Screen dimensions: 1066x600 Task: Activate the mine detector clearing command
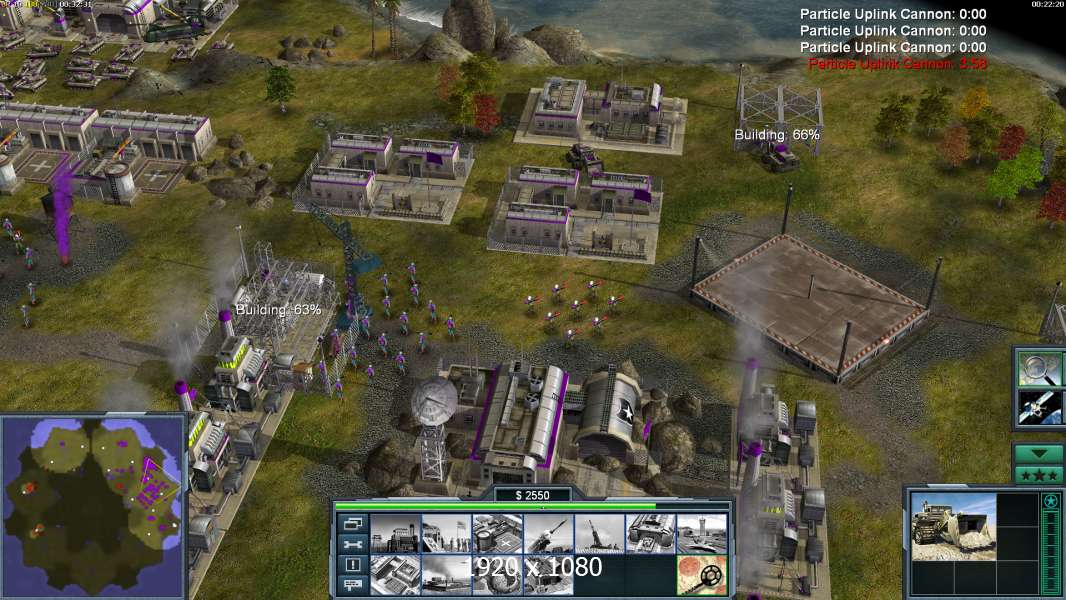pyautogui.click(x=701, y=575)
